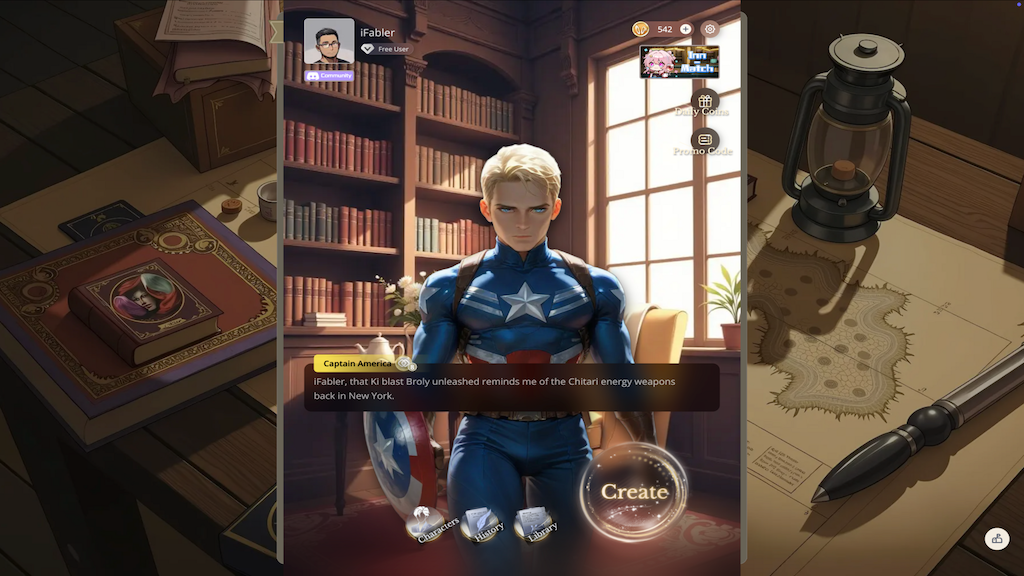Click the swap icon beside Captain America's name
1024x576 pixels.
(404, 365)
